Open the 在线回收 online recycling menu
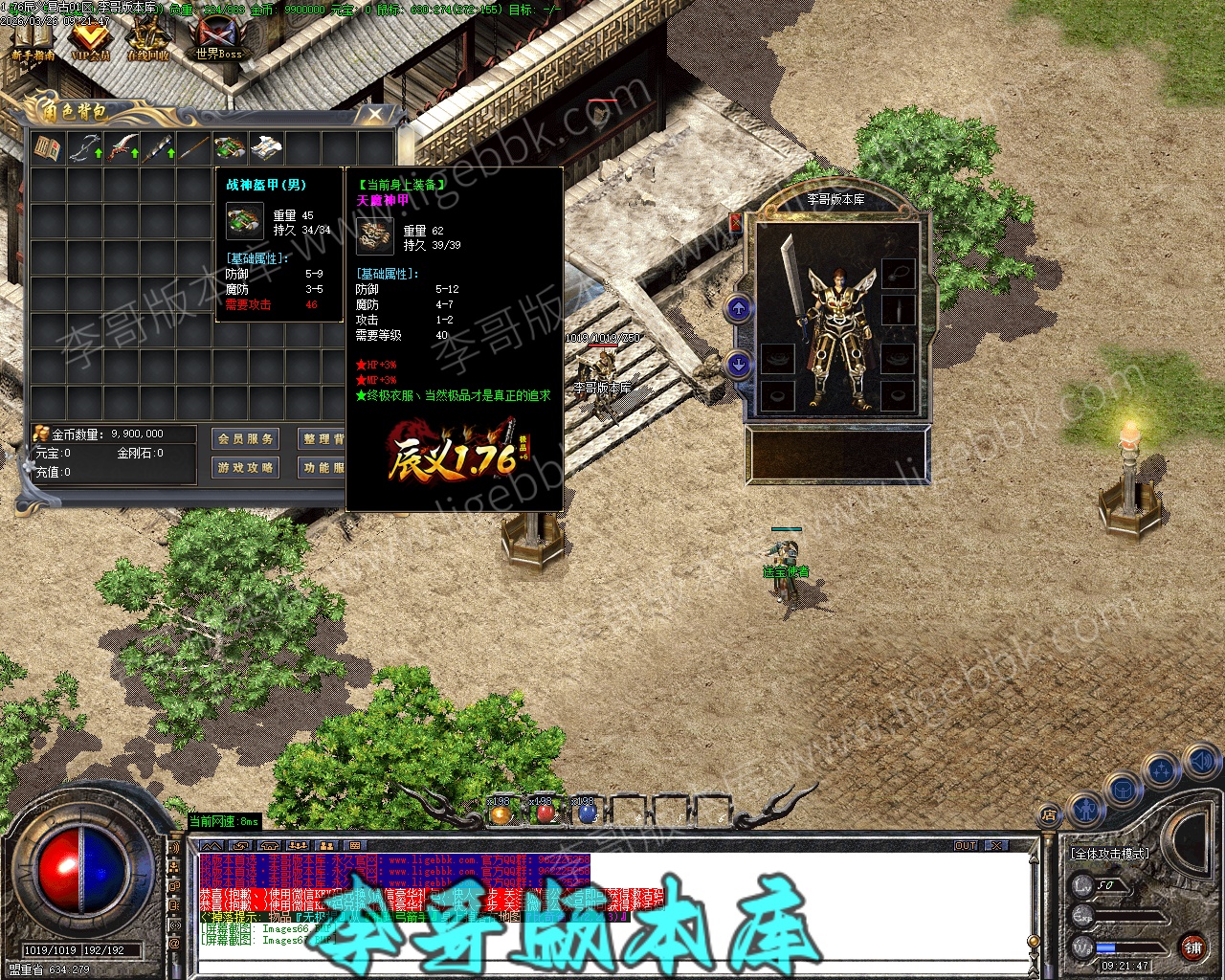This screenshot has height=980, width=1225. point(149,40)
